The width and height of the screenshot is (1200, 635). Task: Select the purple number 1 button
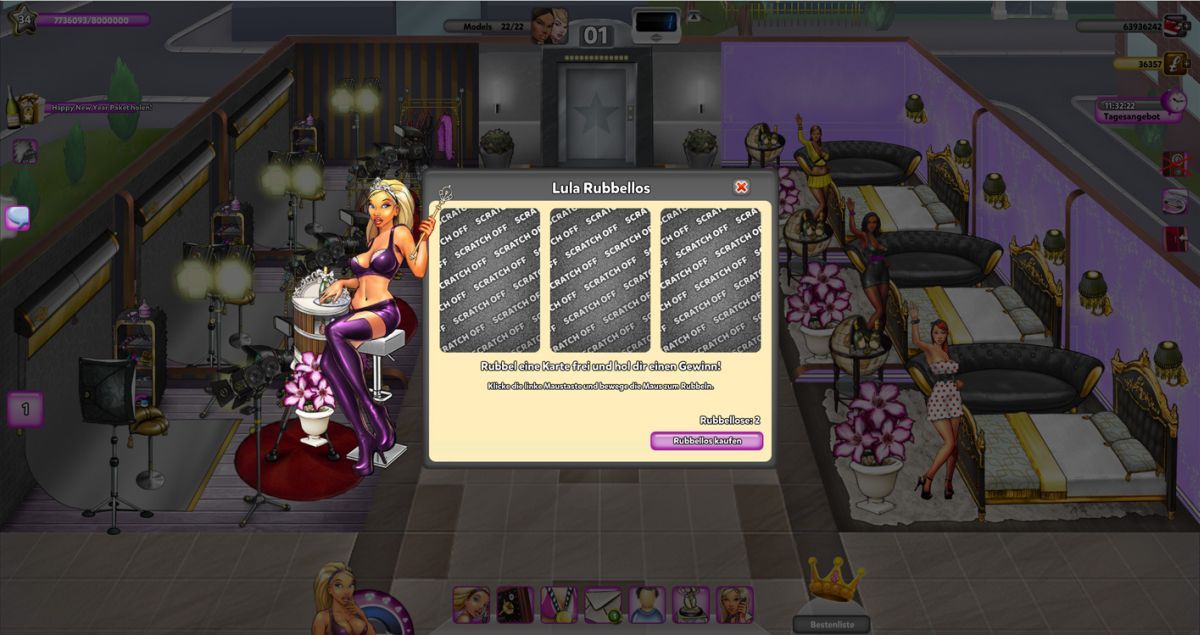[x=25, y=408]
